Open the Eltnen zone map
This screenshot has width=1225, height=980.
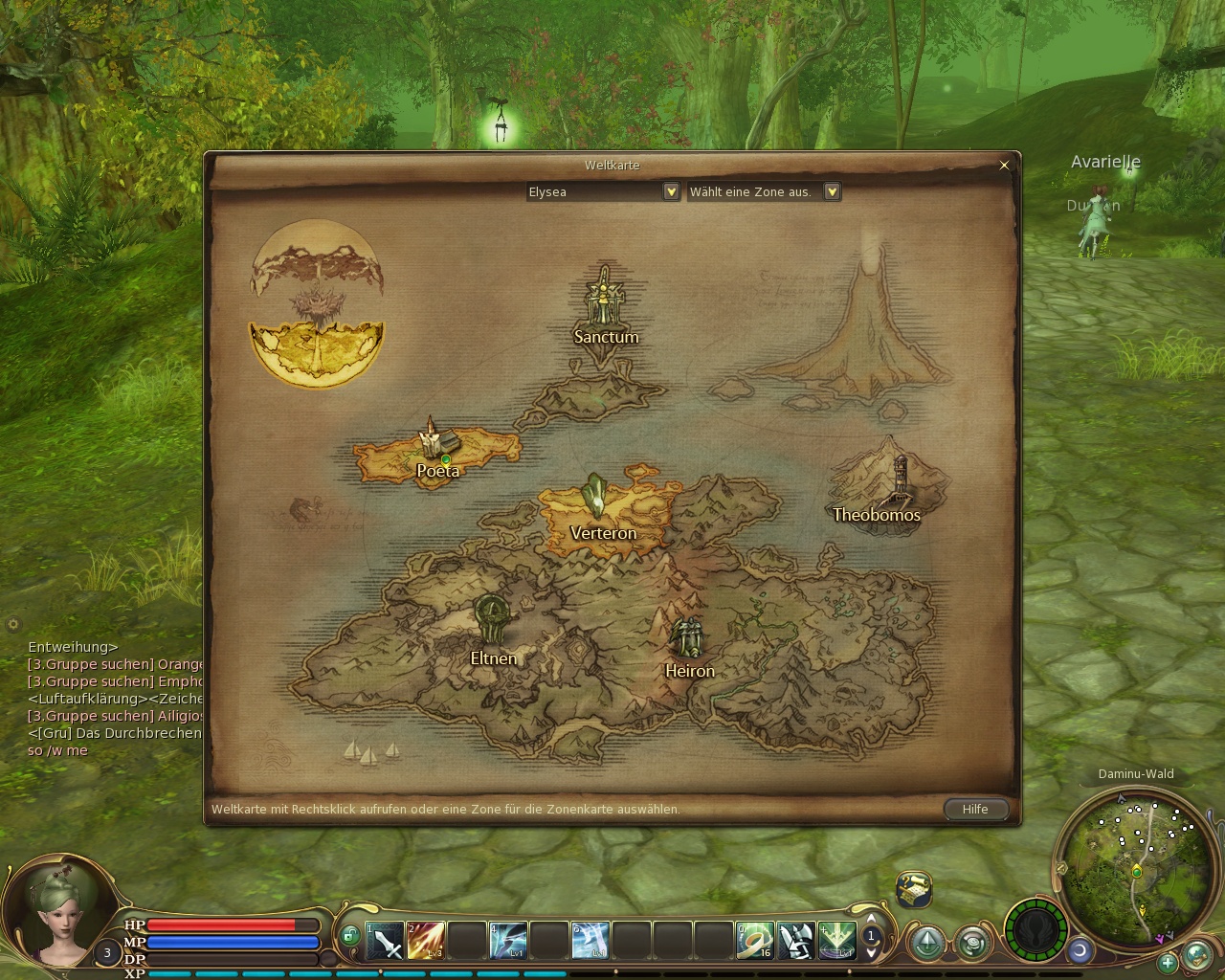pyautogui.click(x=493, y=632)
